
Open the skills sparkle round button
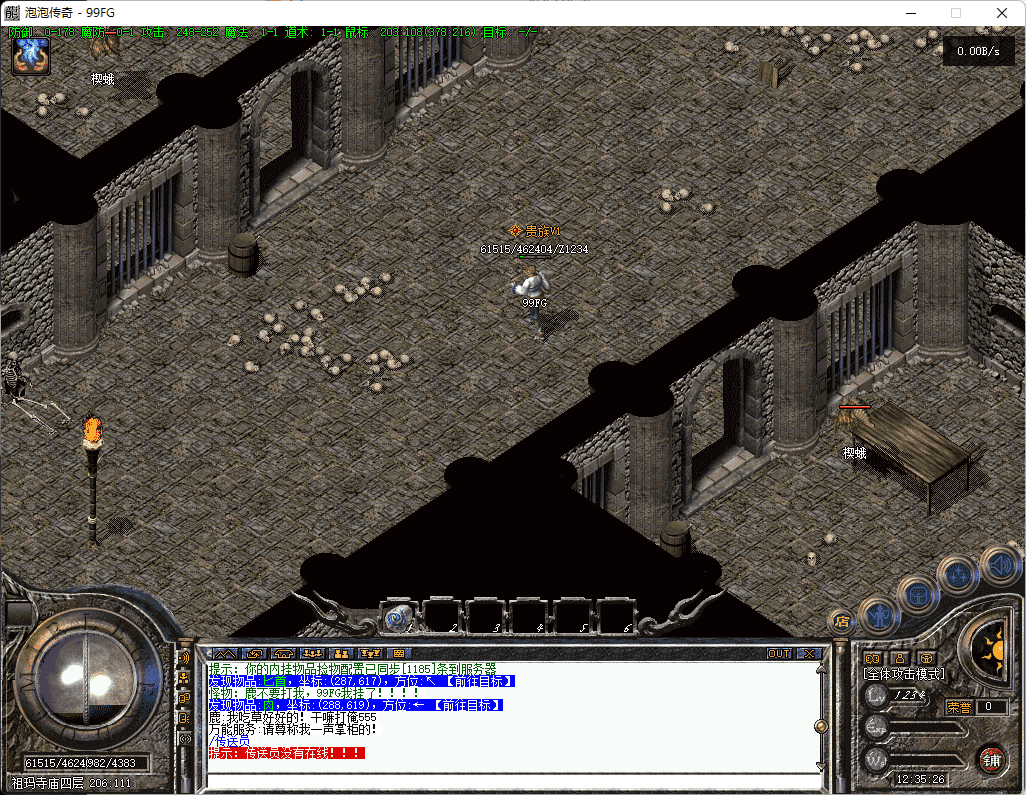coord(959,575)
